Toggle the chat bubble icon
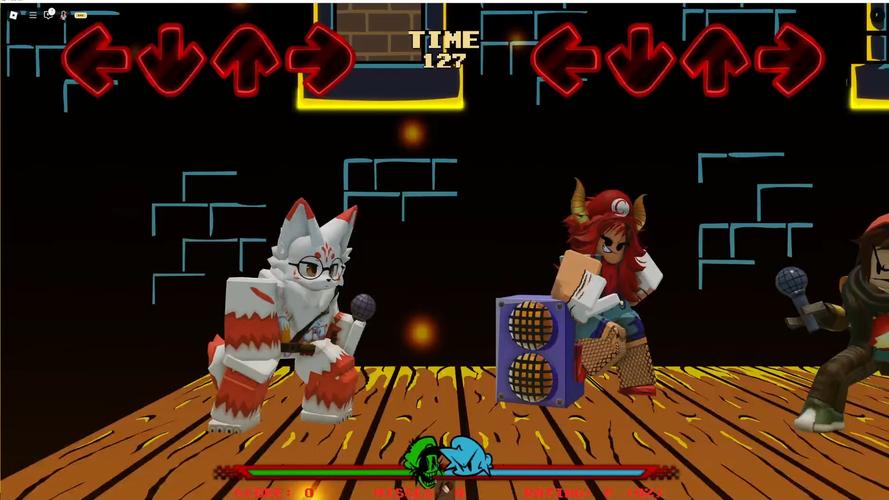The height and width of the screenshot is (500, 889). (x=48, y=15)
